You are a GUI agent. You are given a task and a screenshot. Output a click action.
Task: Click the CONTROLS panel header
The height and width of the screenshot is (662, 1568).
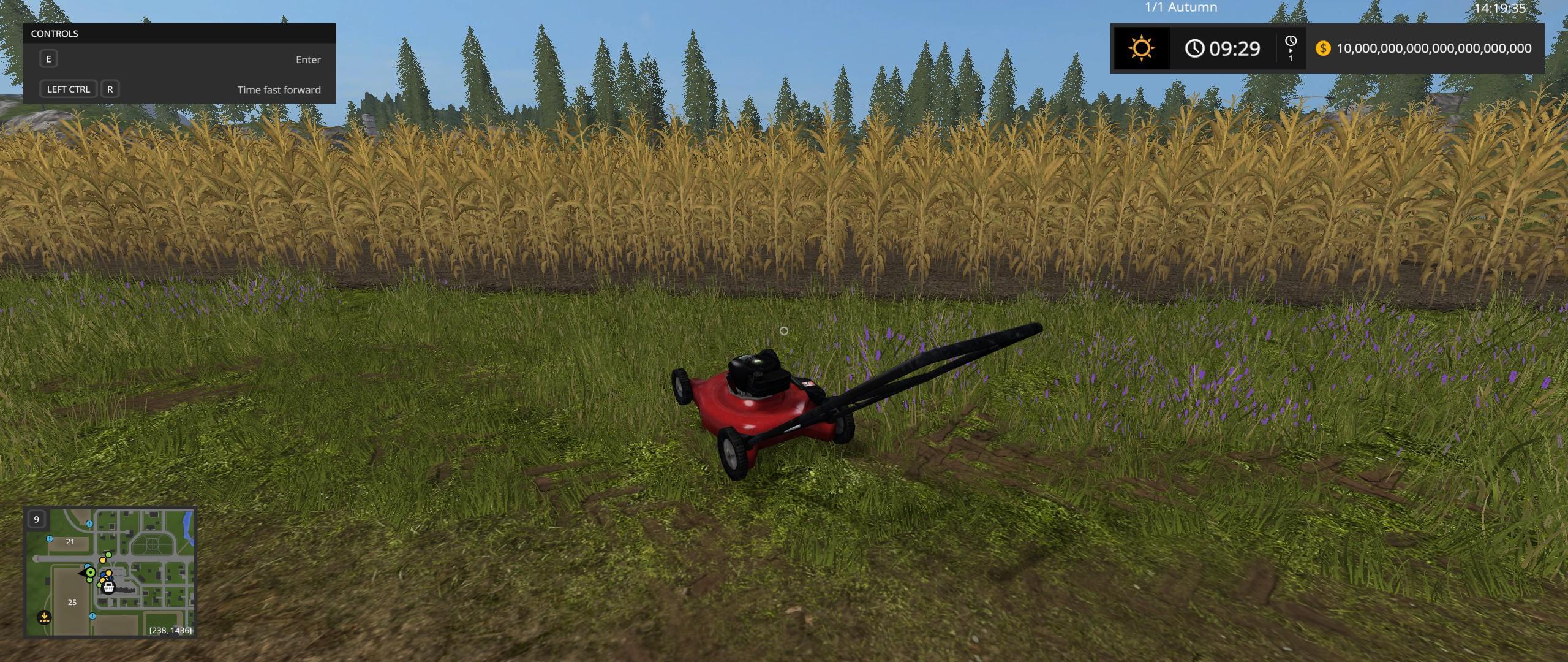click(54, 34)
